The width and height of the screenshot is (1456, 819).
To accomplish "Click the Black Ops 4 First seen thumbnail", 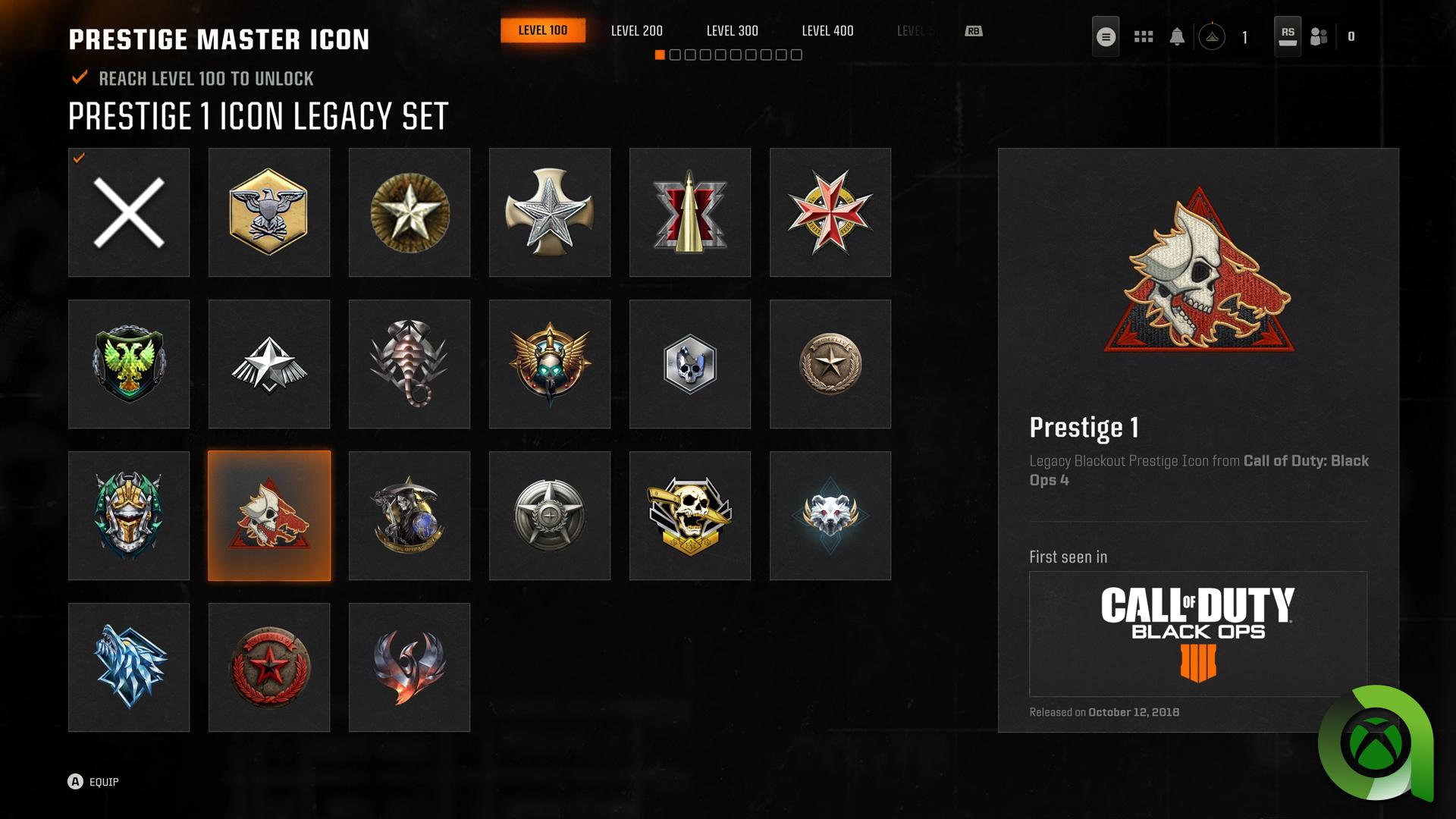I will click(x=1198, y=634).
